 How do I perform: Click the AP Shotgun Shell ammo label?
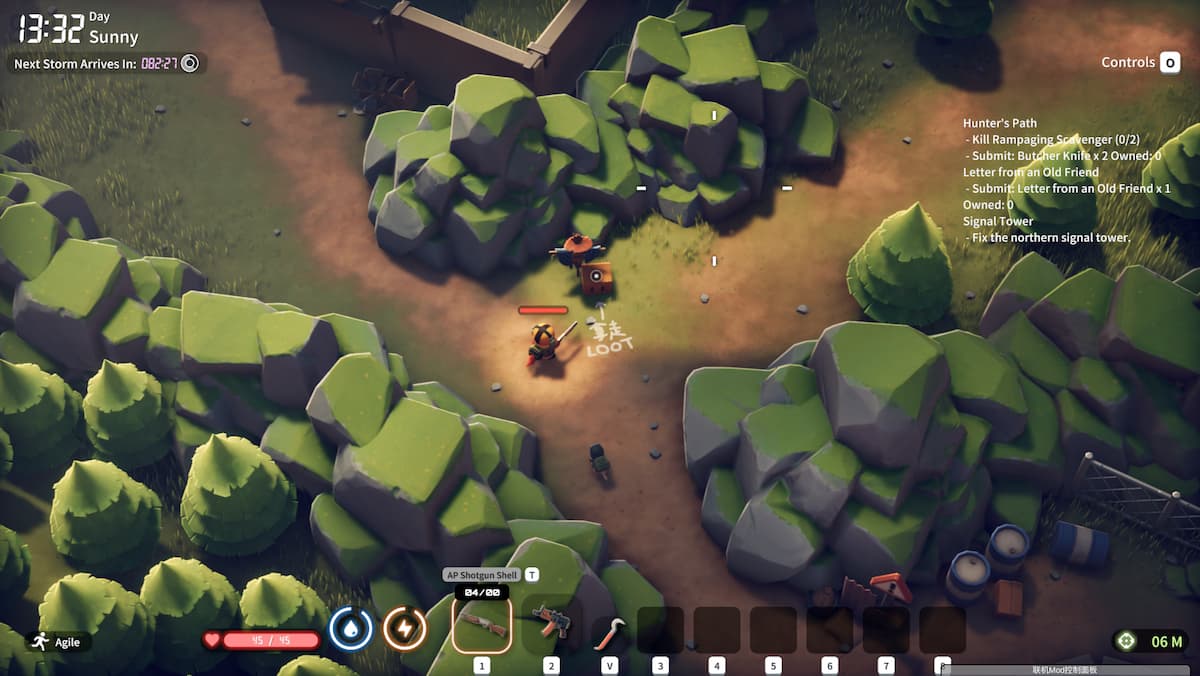[481, 575]
